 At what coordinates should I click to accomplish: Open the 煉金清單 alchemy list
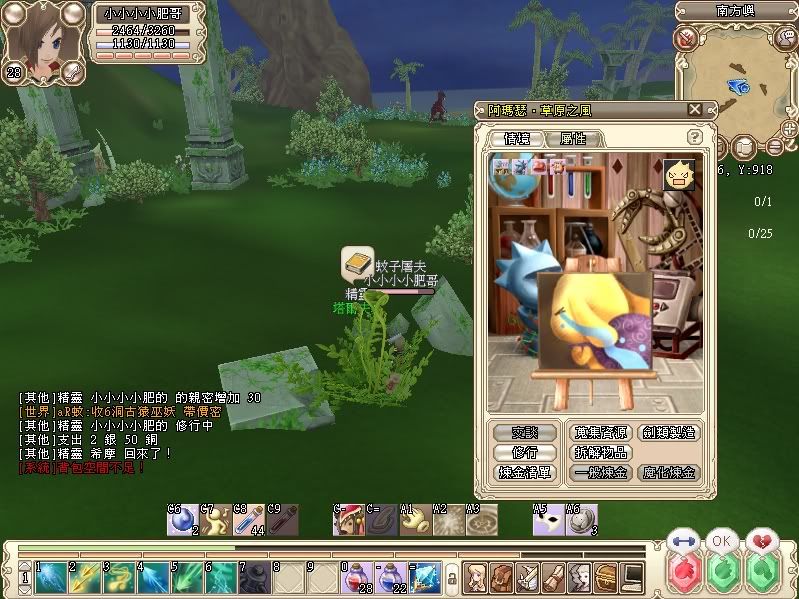(x=525, y=473)
